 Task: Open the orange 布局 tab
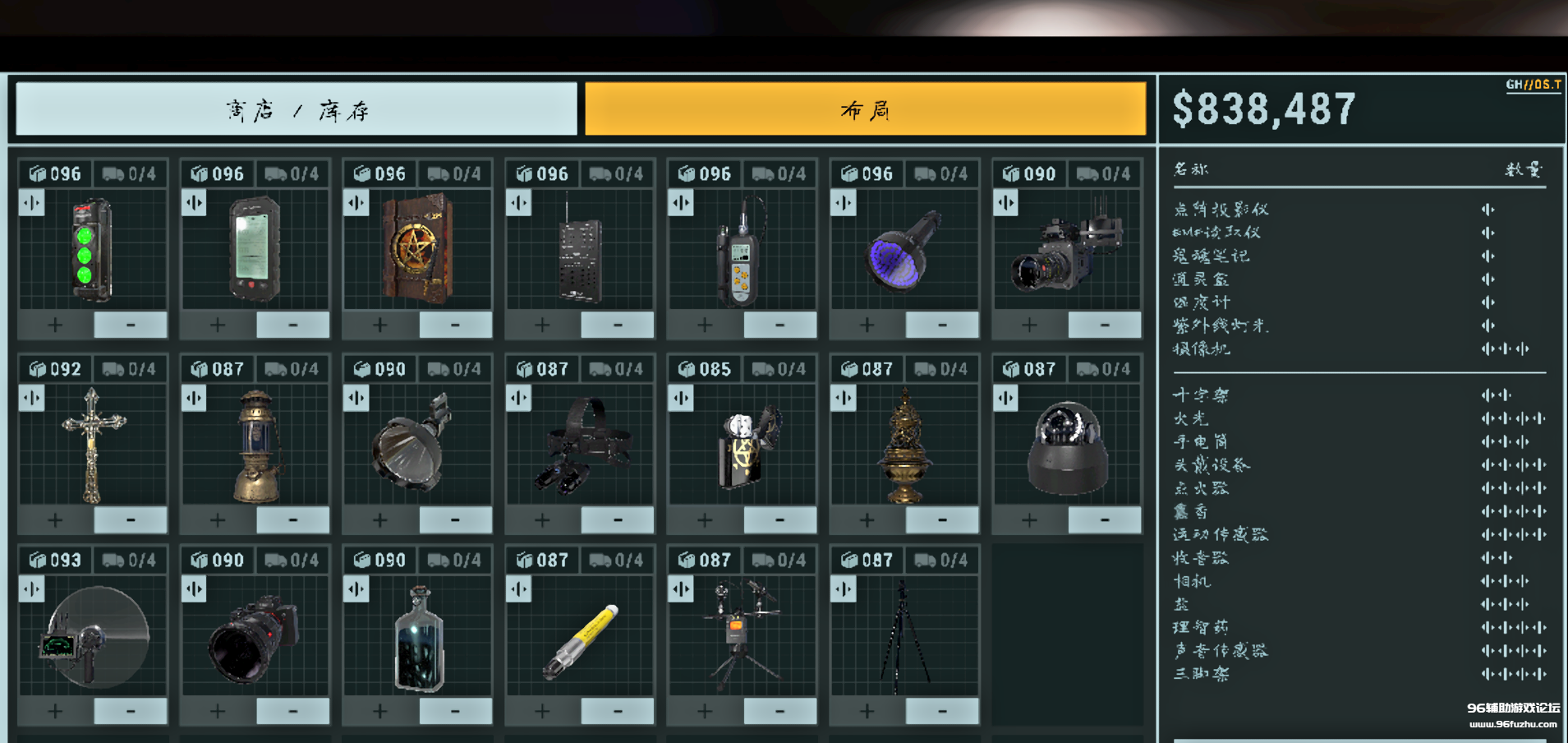pyautogui.click(x=865, y=109)
